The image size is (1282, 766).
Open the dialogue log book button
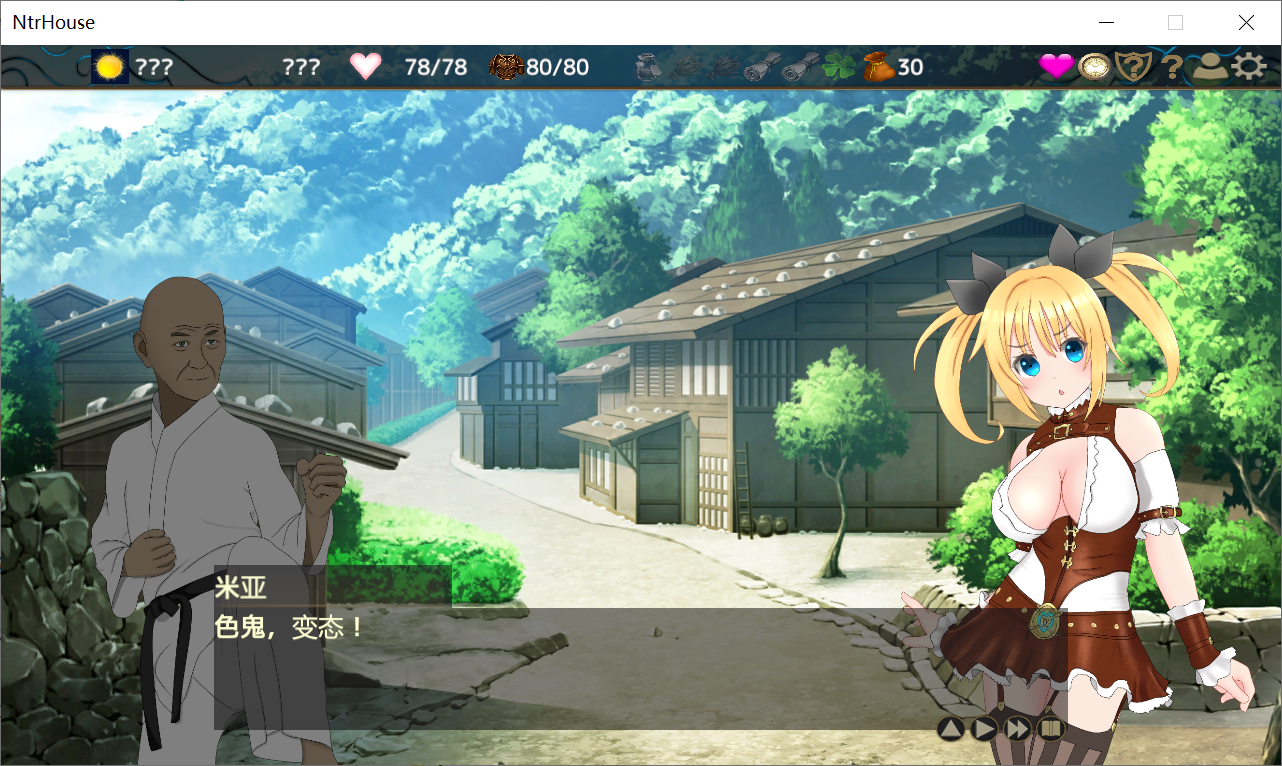pos(1049,728)
